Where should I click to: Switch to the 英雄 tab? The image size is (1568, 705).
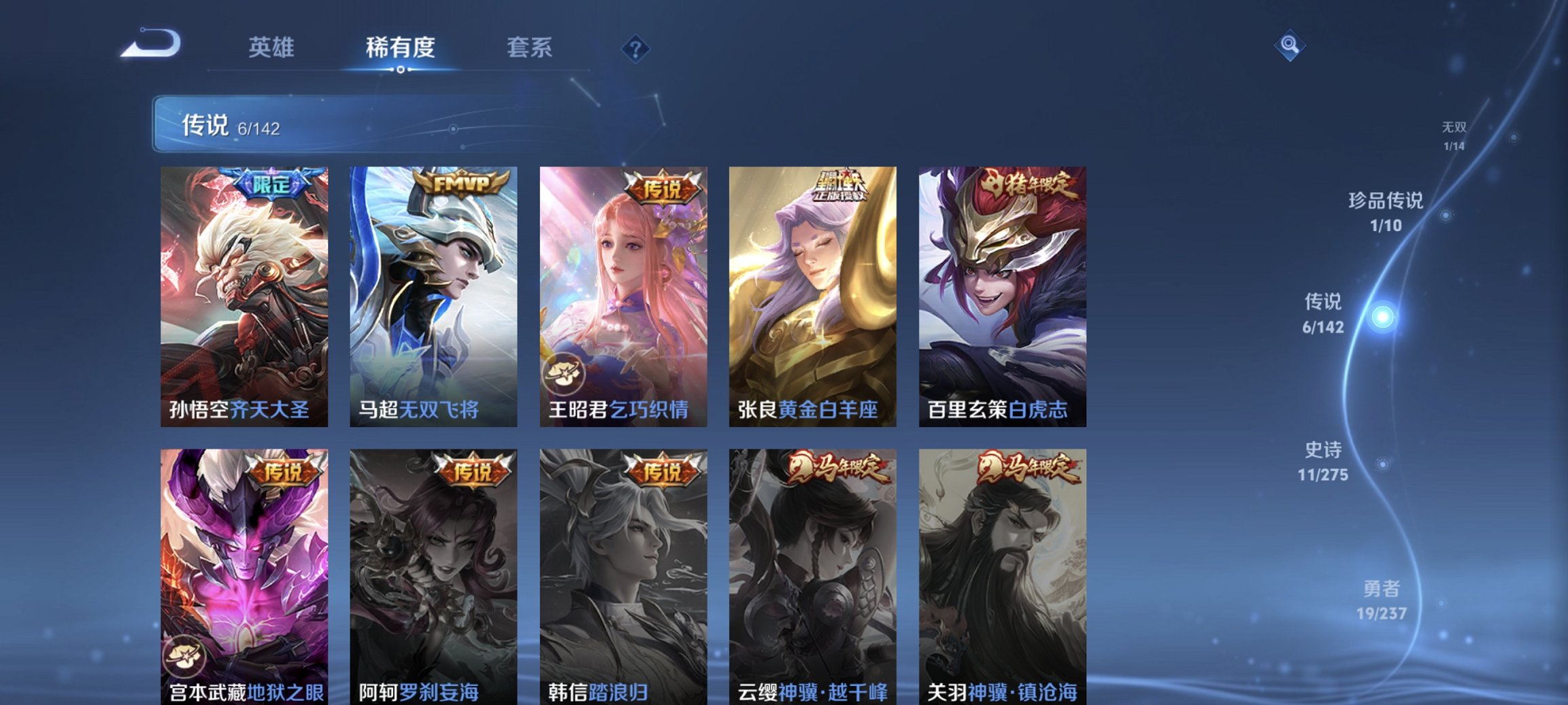(274, 48)
